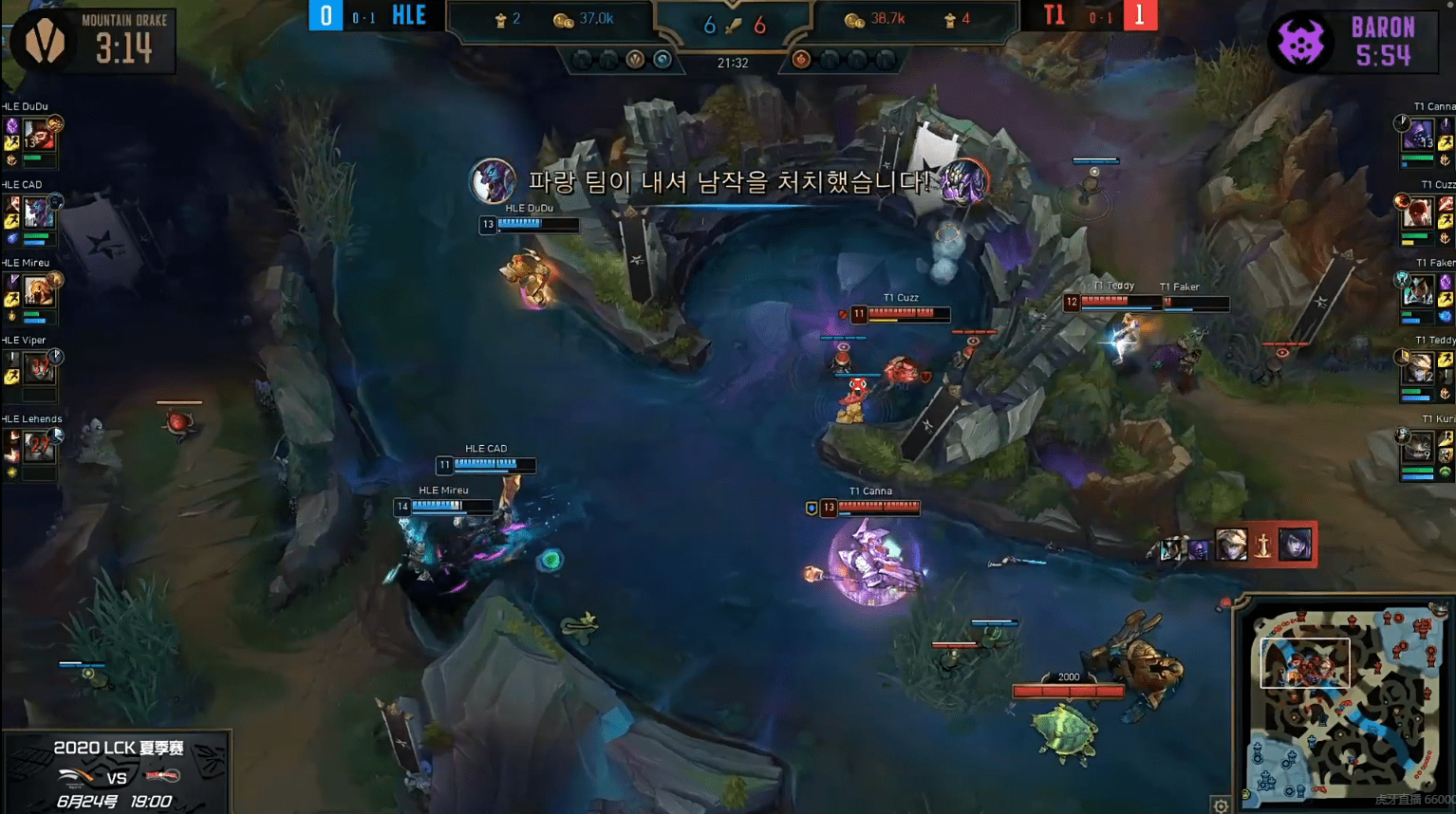Click the Mountain Drake timer icon
This screenshot has width=1456, height=814.
(44, 43)
